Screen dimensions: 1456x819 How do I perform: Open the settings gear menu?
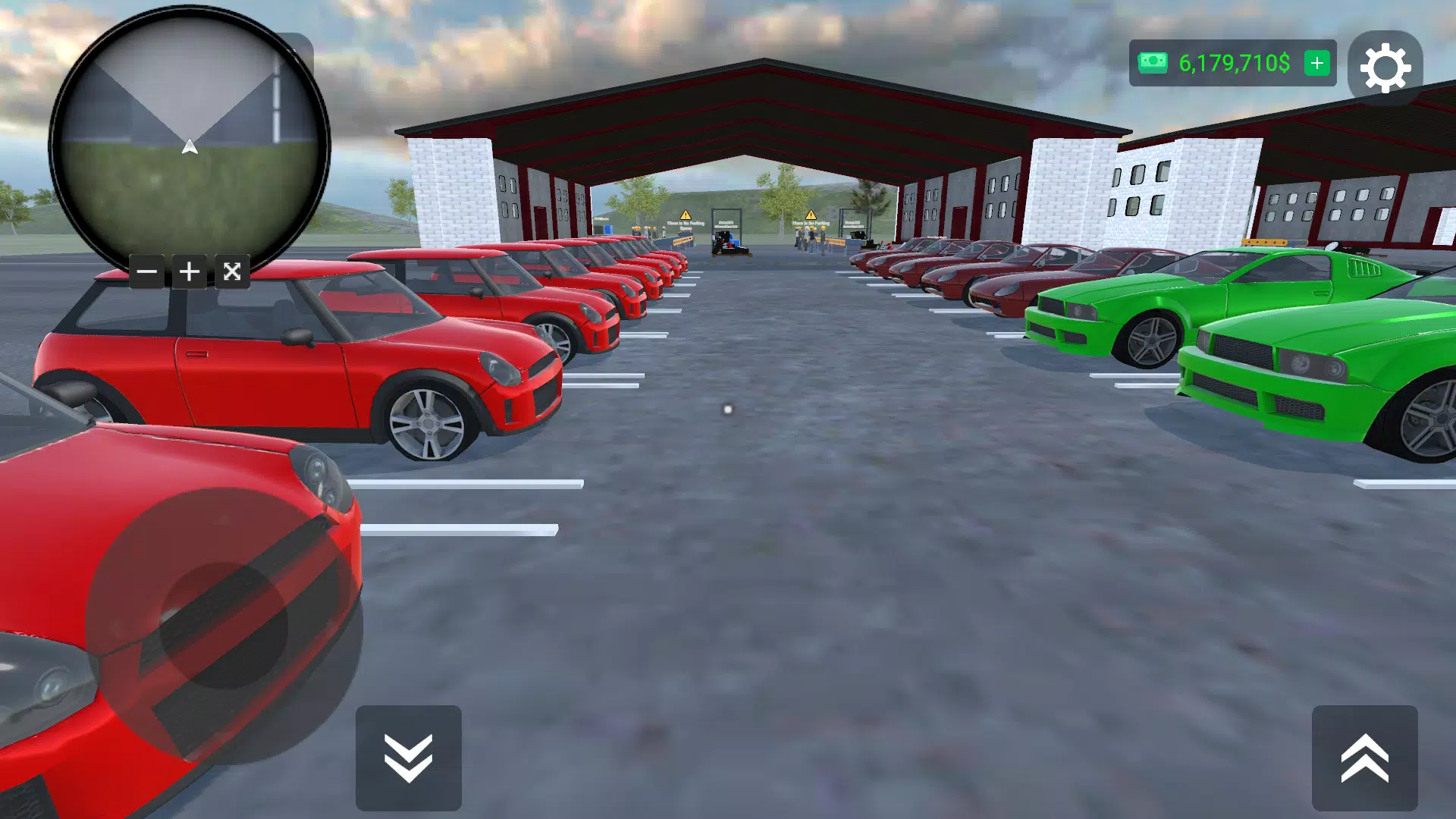click(1386, 67)
